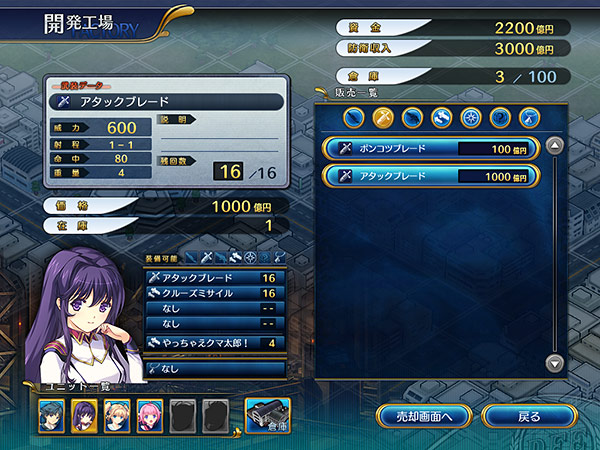
Task: Switch to the missile launcher category
Action: tap(442, 117)
